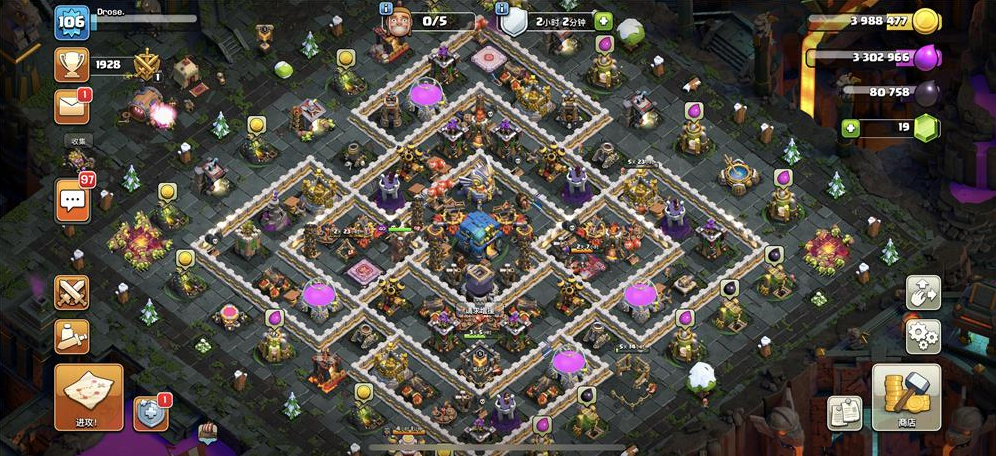Open the base layout editor button
This screenshot has height=456, width=996.
922,292
